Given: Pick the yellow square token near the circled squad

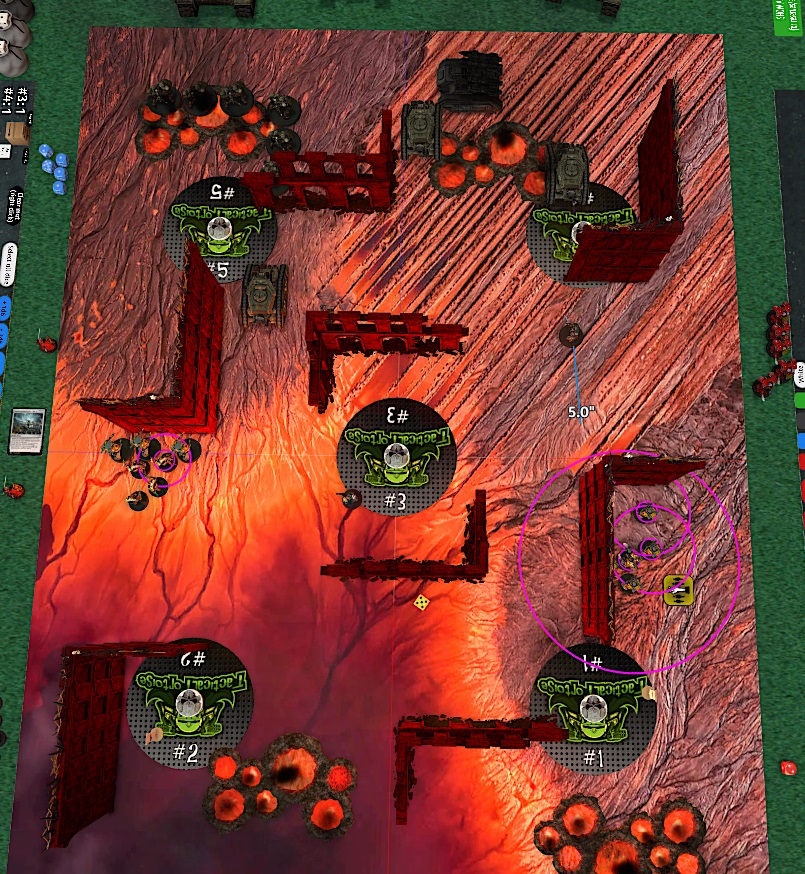Looking at the screenshot, I should (x=679, y=589).
